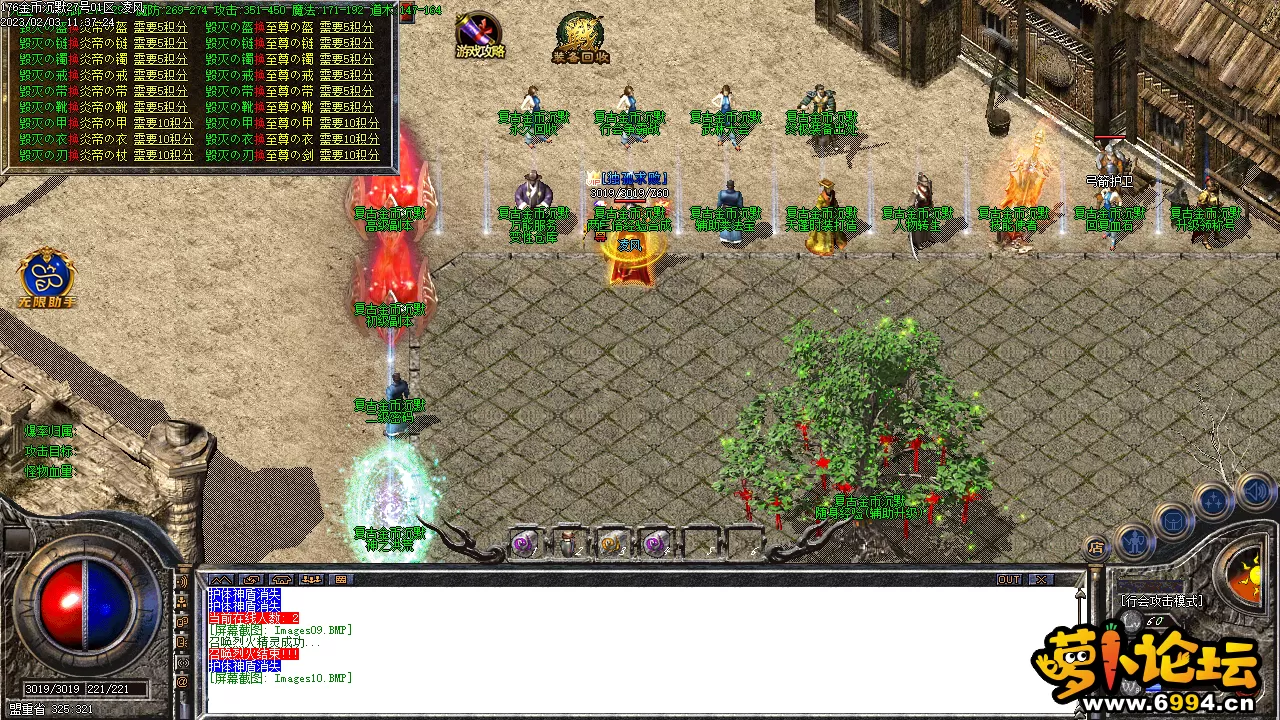Image resolution: width=1280 pixels, height=720 pixels.
Task: Open the 游戏攻略 game guide icon
Action: [x=479, y=34]
